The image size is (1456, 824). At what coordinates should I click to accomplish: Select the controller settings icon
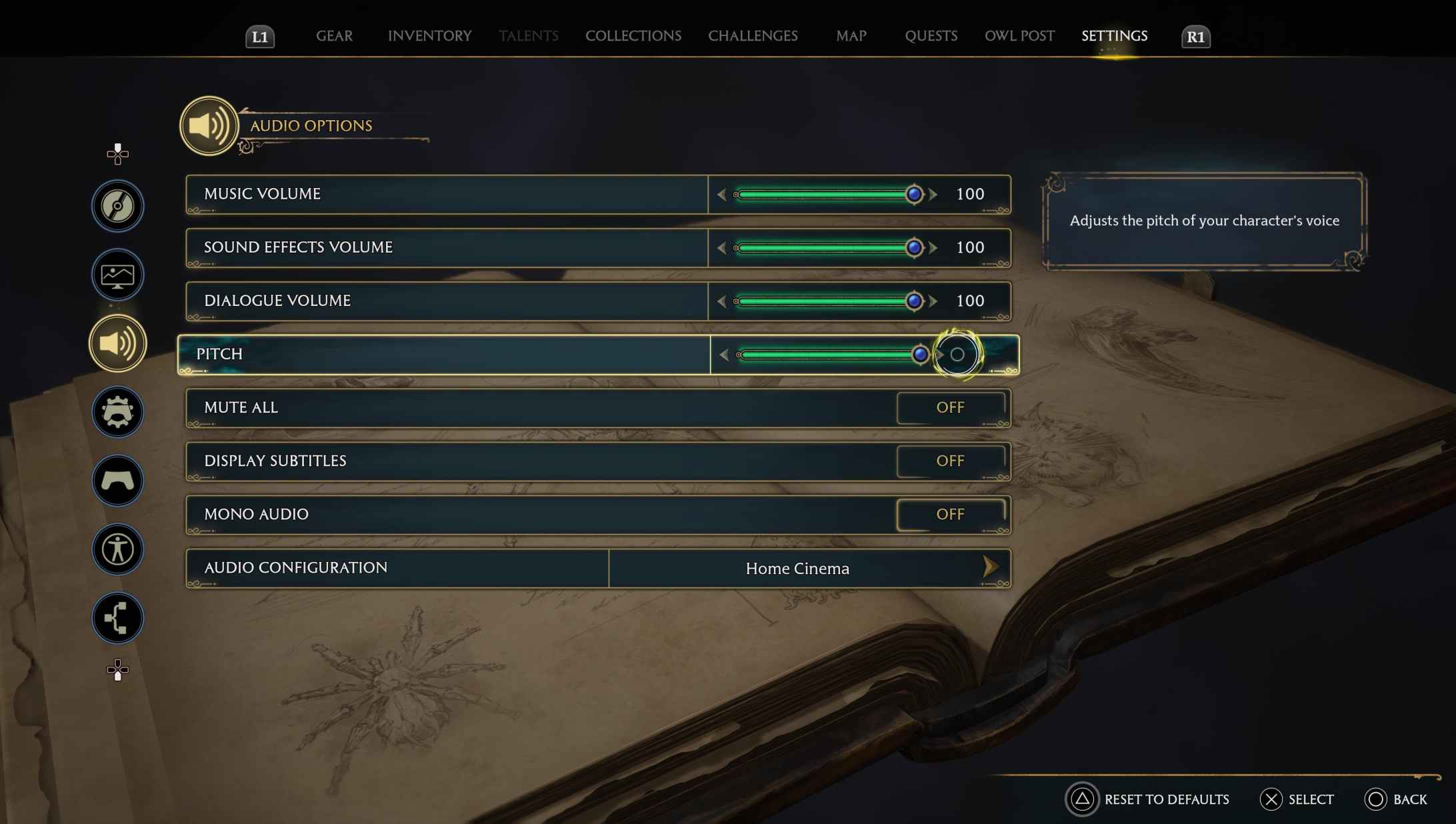tap(117, 481)
